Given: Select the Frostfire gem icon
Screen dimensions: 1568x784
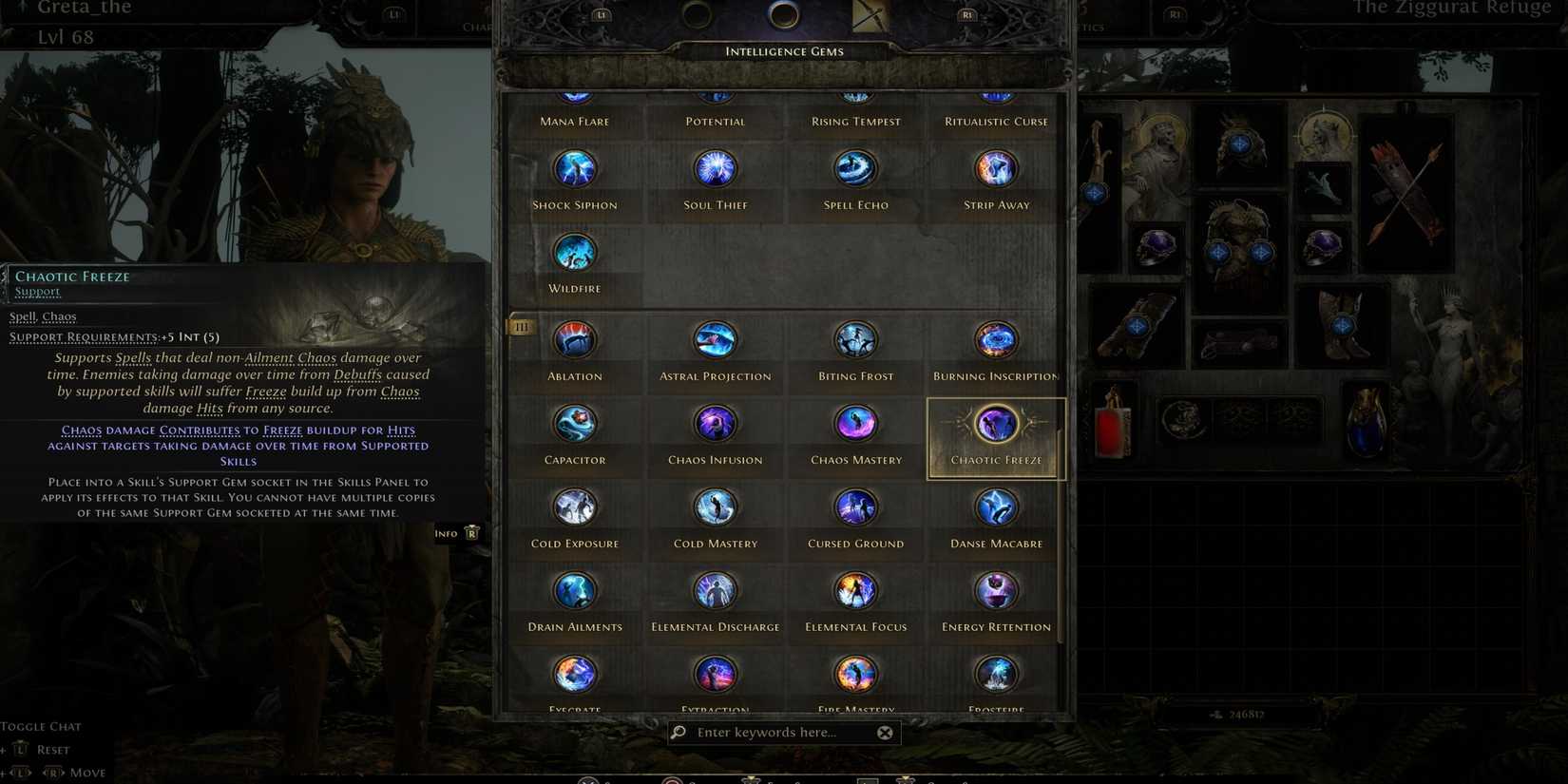Looking at the screenshot, I should coord(995,674).
